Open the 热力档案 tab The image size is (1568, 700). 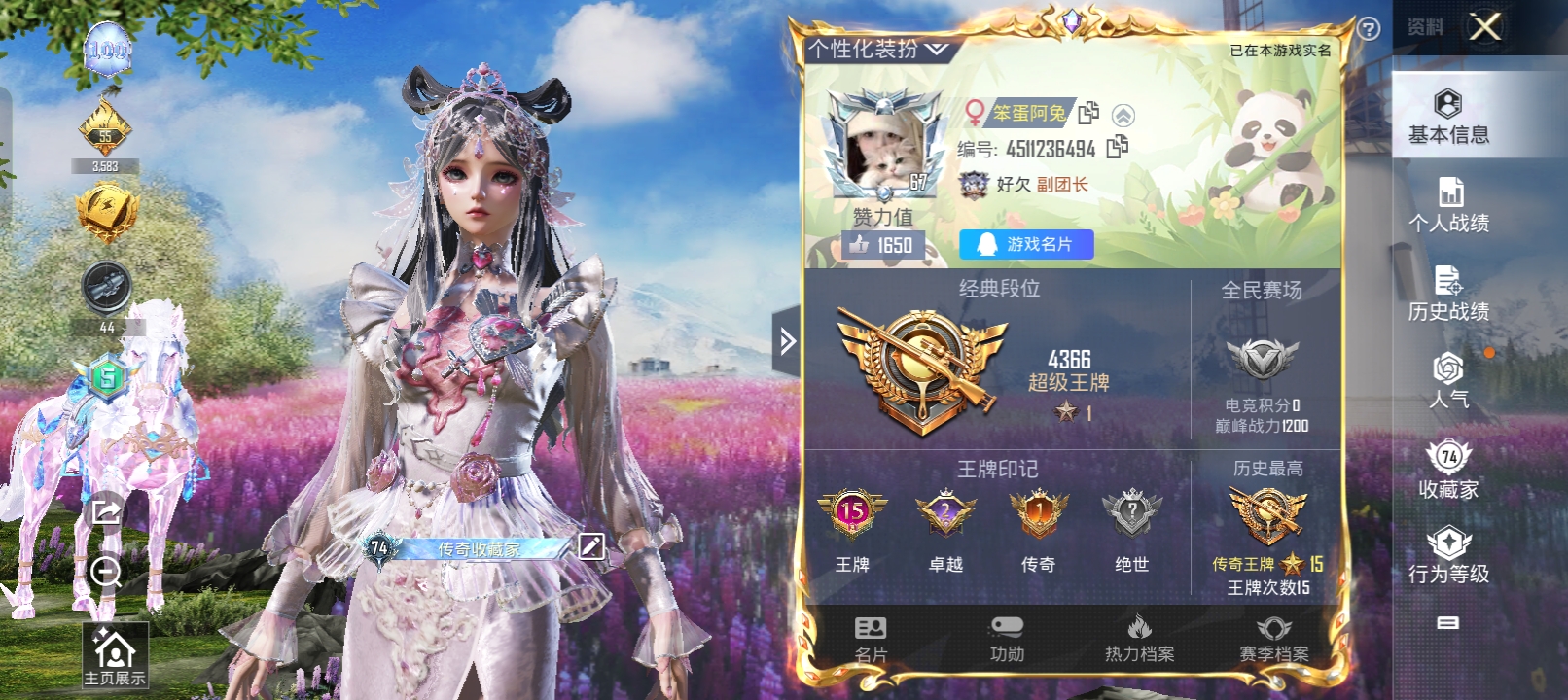tap(1138, 637)
